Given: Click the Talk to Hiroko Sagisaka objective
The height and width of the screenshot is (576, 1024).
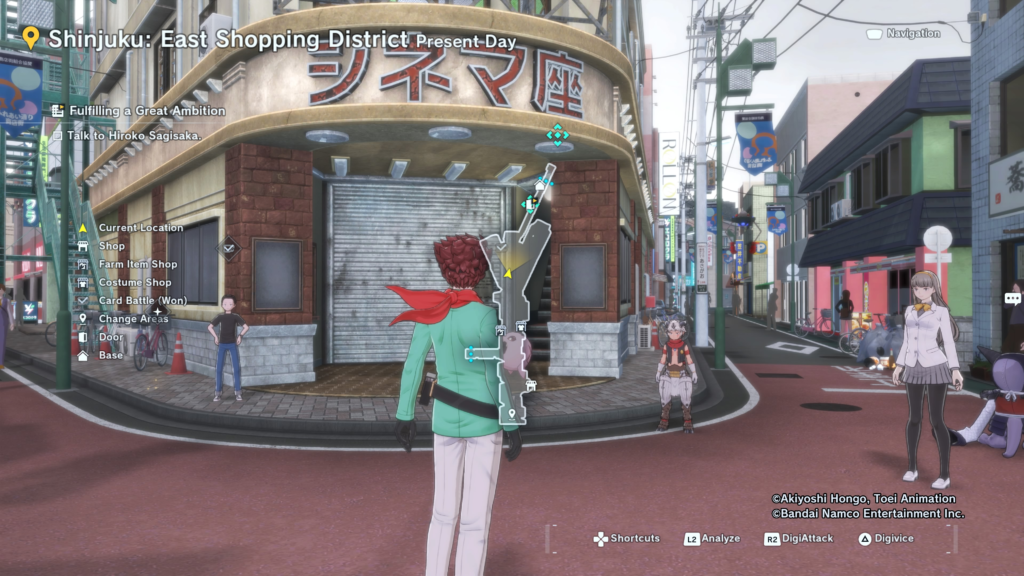Looking at the screenshot, I should (x=134, y=135).
